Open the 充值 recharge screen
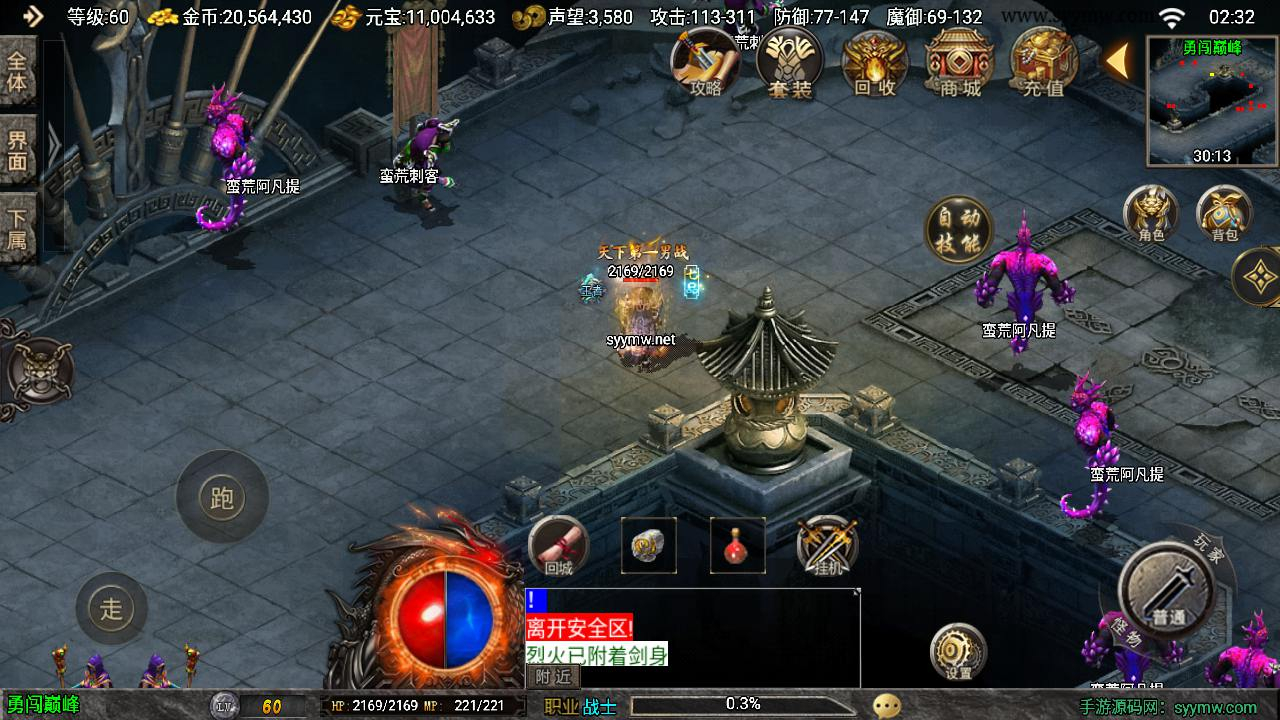The width and height of the screenshot is (1280, 720). tap(1043, 63)
